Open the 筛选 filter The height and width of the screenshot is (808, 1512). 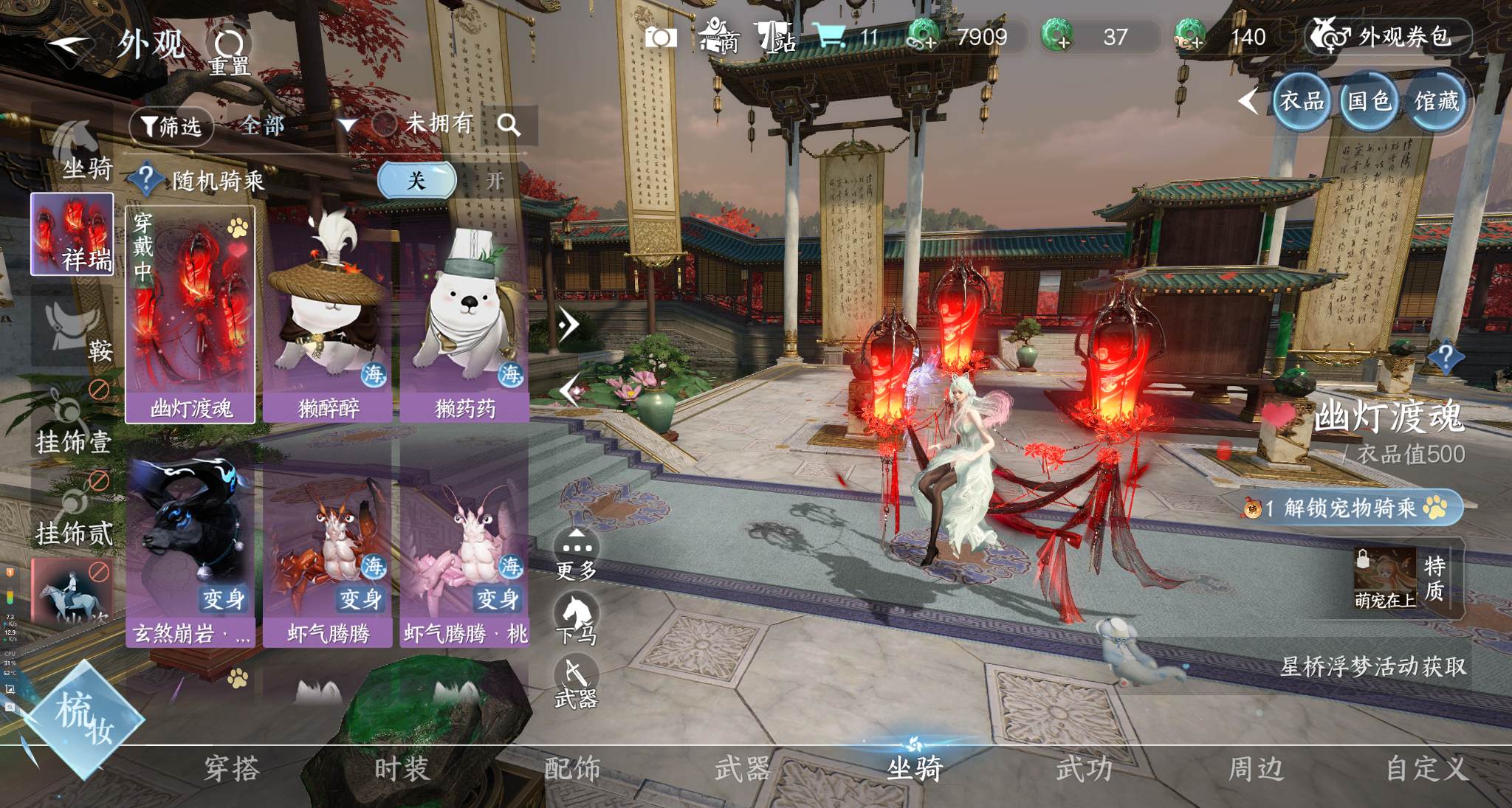[171, 126]
